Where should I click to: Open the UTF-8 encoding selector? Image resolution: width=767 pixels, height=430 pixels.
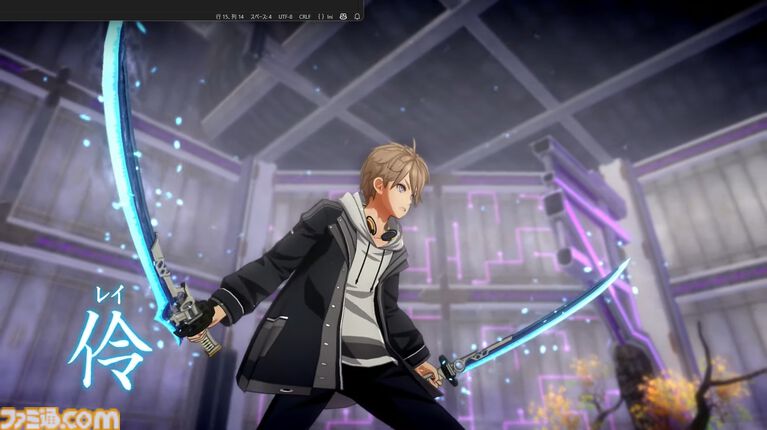click(x=286, y=17)
